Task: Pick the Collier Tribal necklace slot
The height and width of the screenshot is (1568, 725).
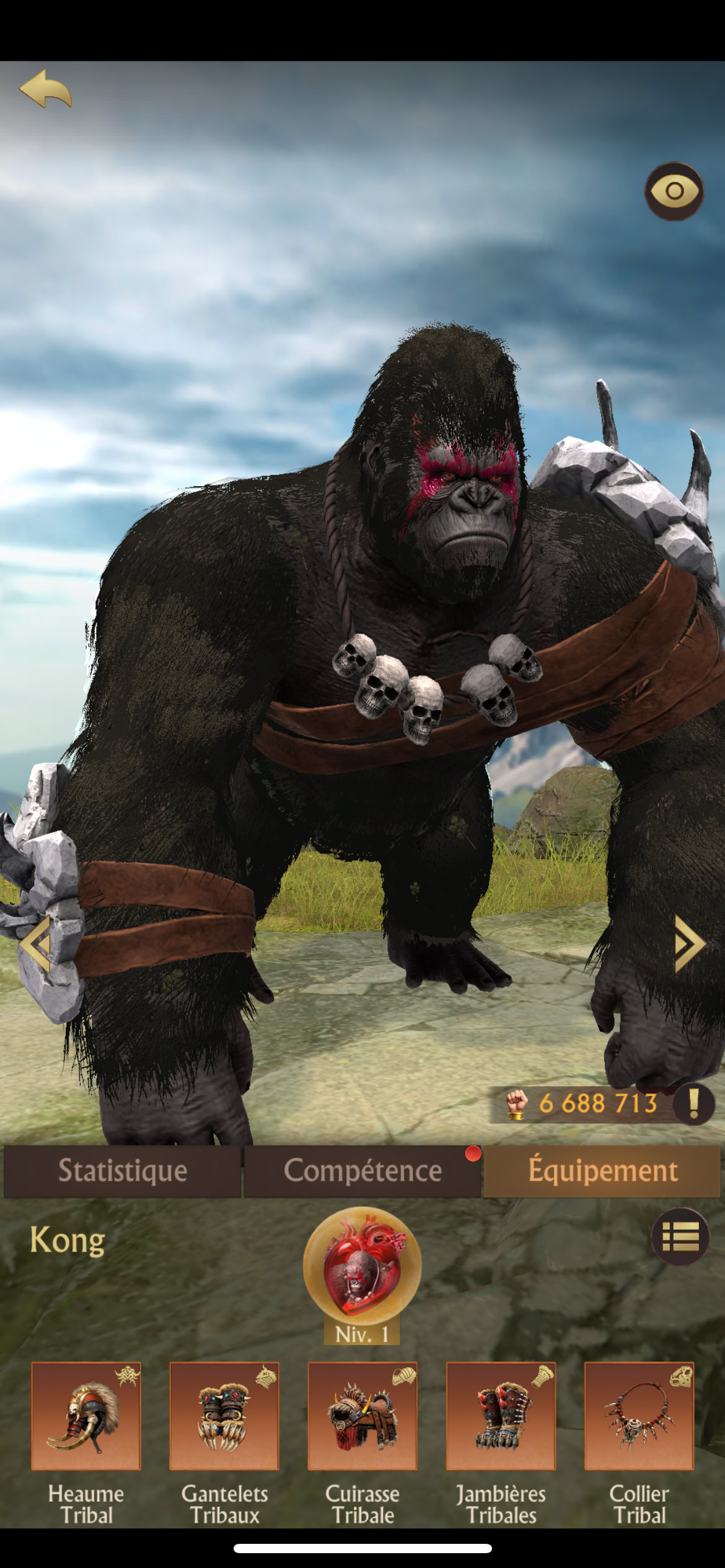Action: tap(639, 1416)
